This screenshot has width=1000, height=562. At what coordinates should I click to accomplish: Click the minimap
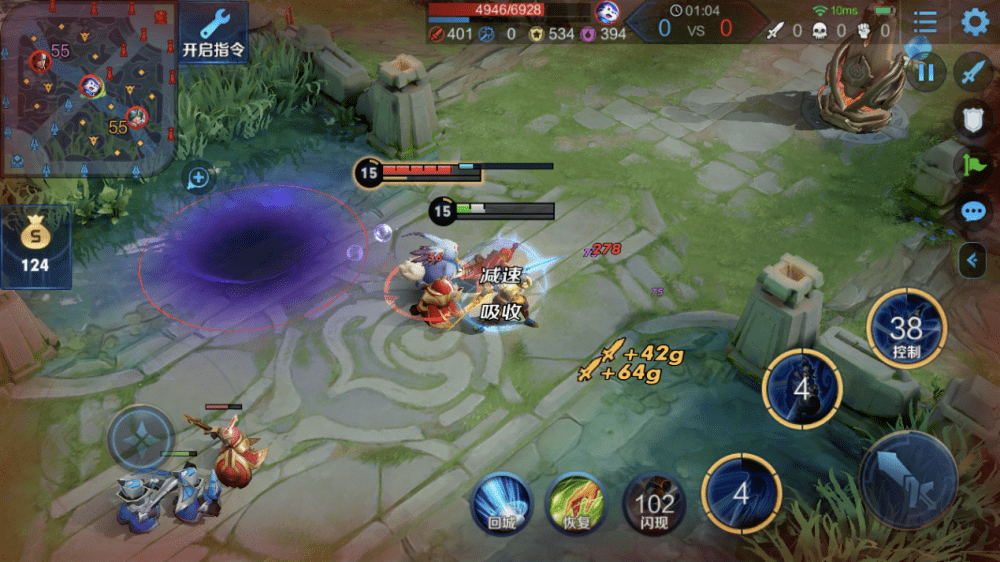(x=88, y=88)
